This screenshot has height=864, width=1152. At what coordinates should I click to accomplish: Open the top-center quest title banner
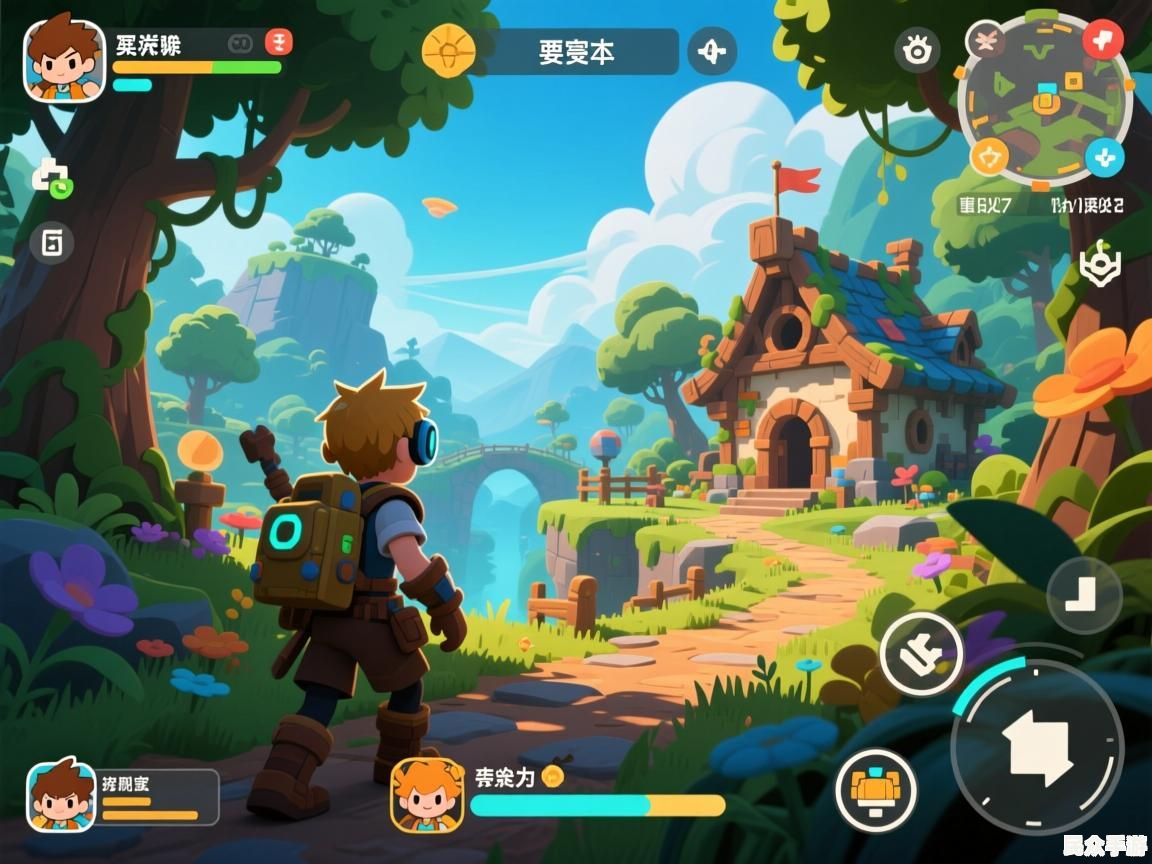(577, 52)
